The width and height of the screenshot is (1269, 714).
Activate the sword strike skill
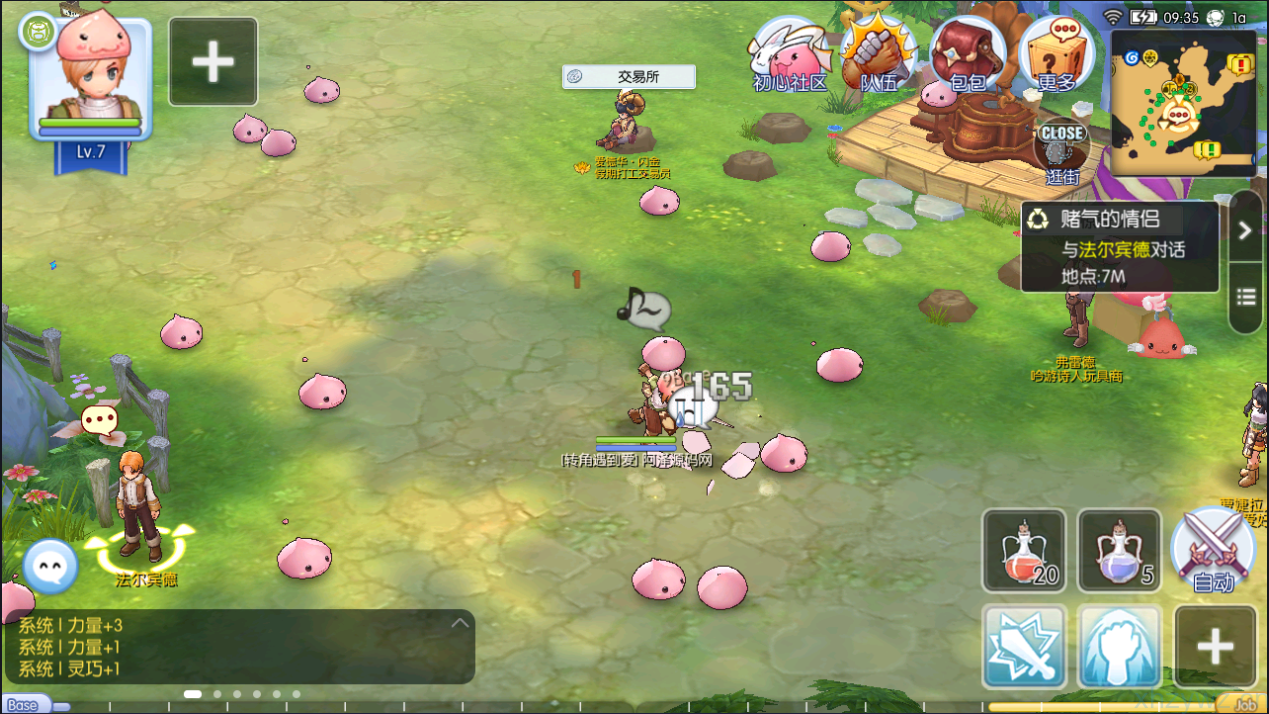1024,646
